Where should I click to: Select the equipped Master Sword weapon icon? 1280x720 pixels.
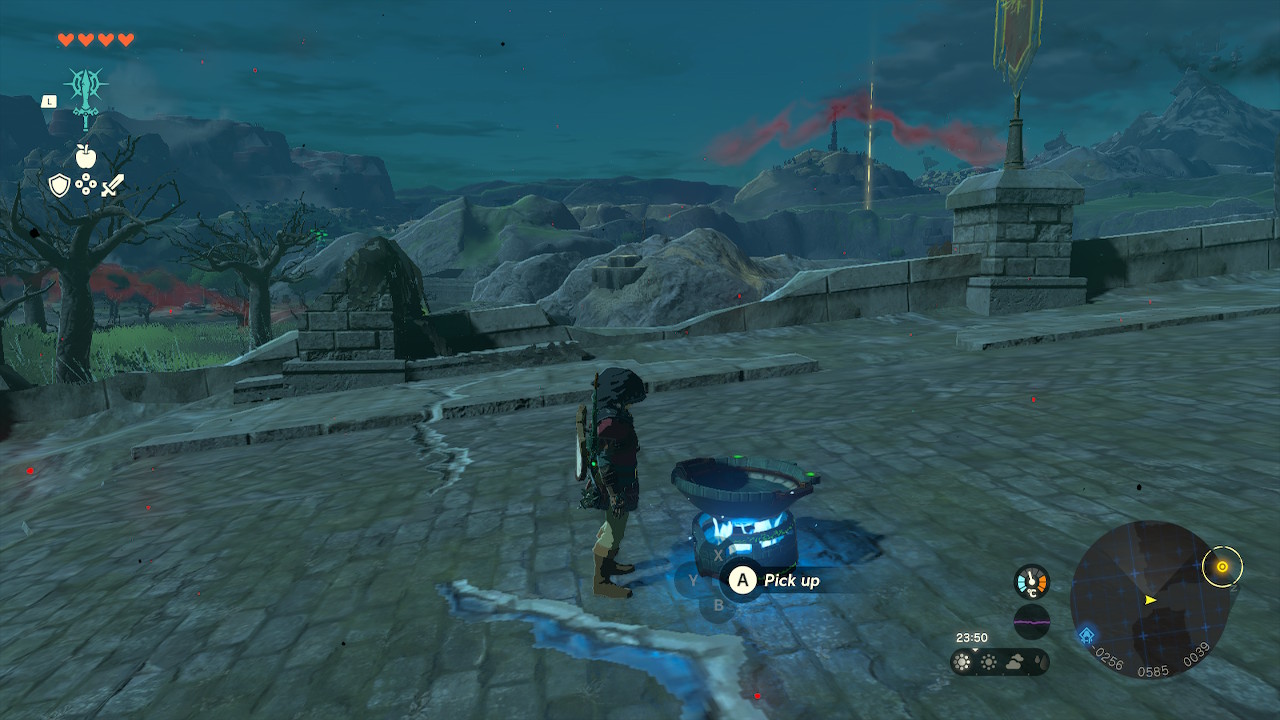point(88,90)
